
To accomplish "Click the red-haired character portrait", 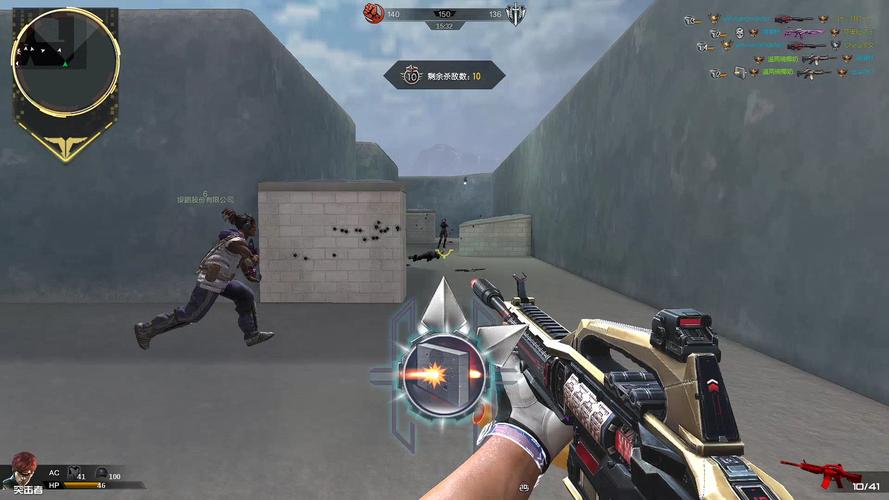I will point(25,470).
